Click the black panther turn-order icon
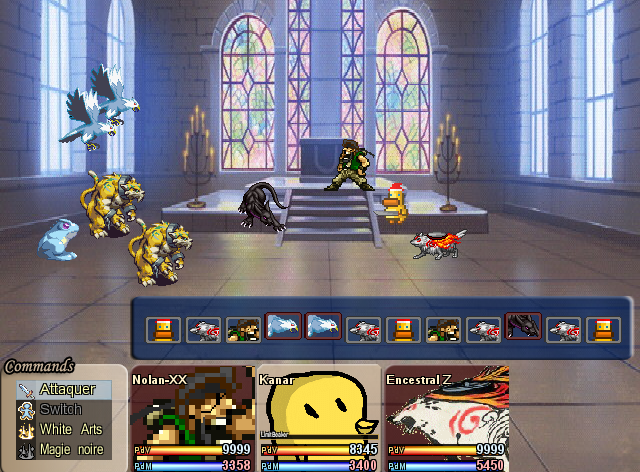640x472 pixels. [524, 327]
